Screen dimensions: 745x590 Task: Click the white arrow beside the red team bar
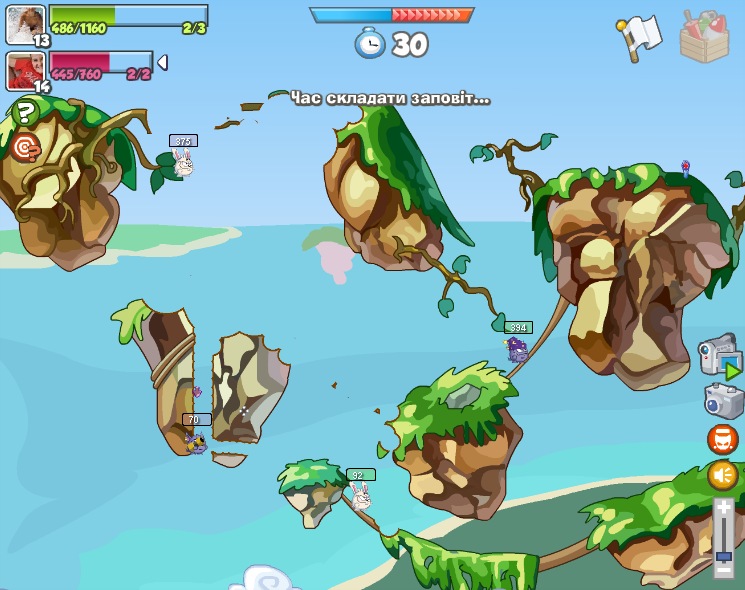[x=162, y=63]
